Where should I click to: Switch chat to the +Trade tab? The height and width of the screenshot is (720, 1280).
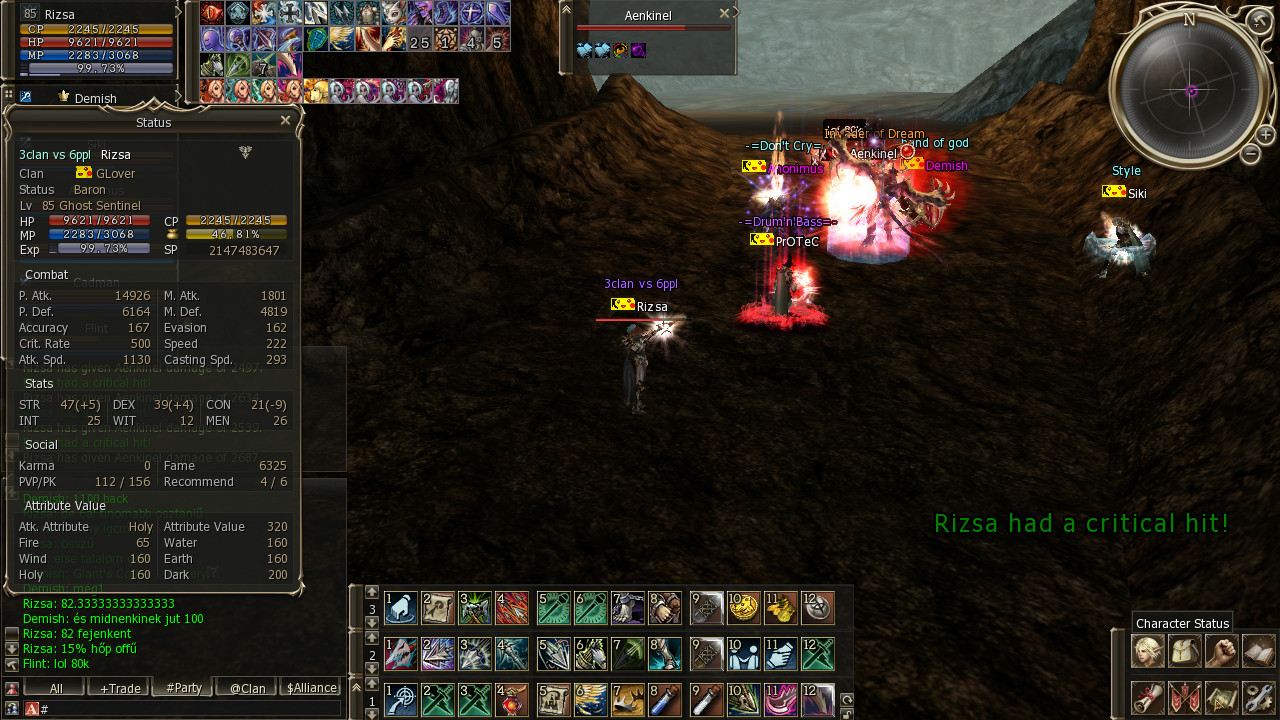(119, 688)
